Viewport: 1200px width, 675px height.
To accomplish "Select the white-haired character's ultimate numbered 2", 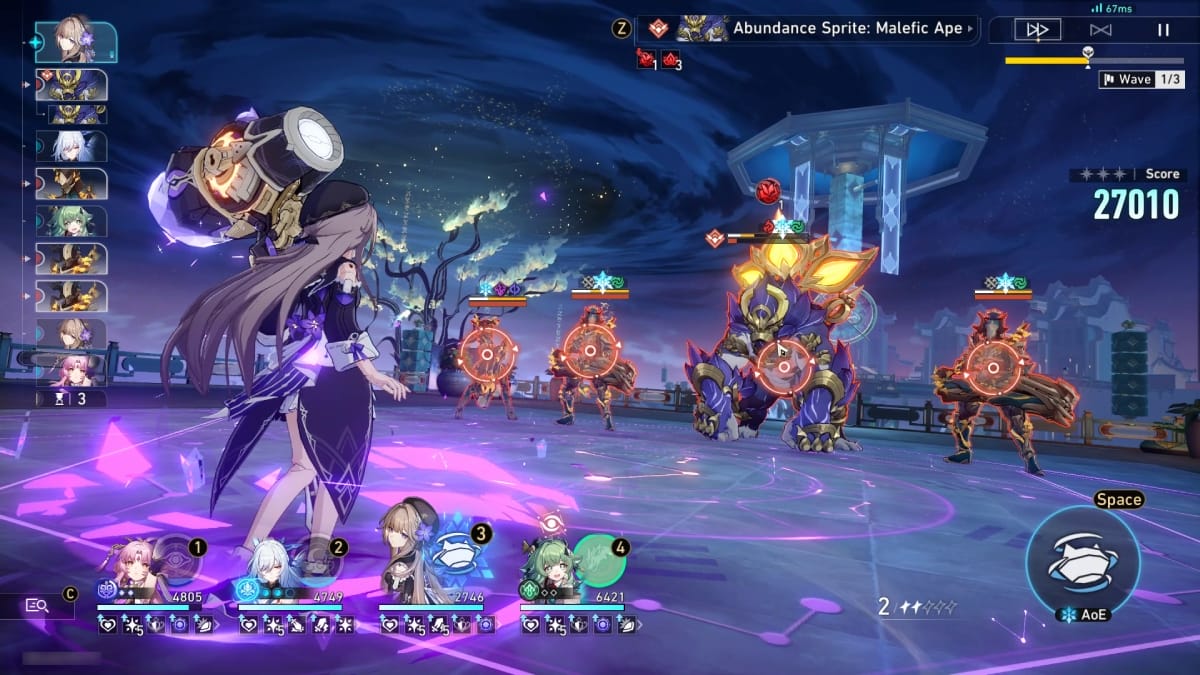I will (316, 562).
